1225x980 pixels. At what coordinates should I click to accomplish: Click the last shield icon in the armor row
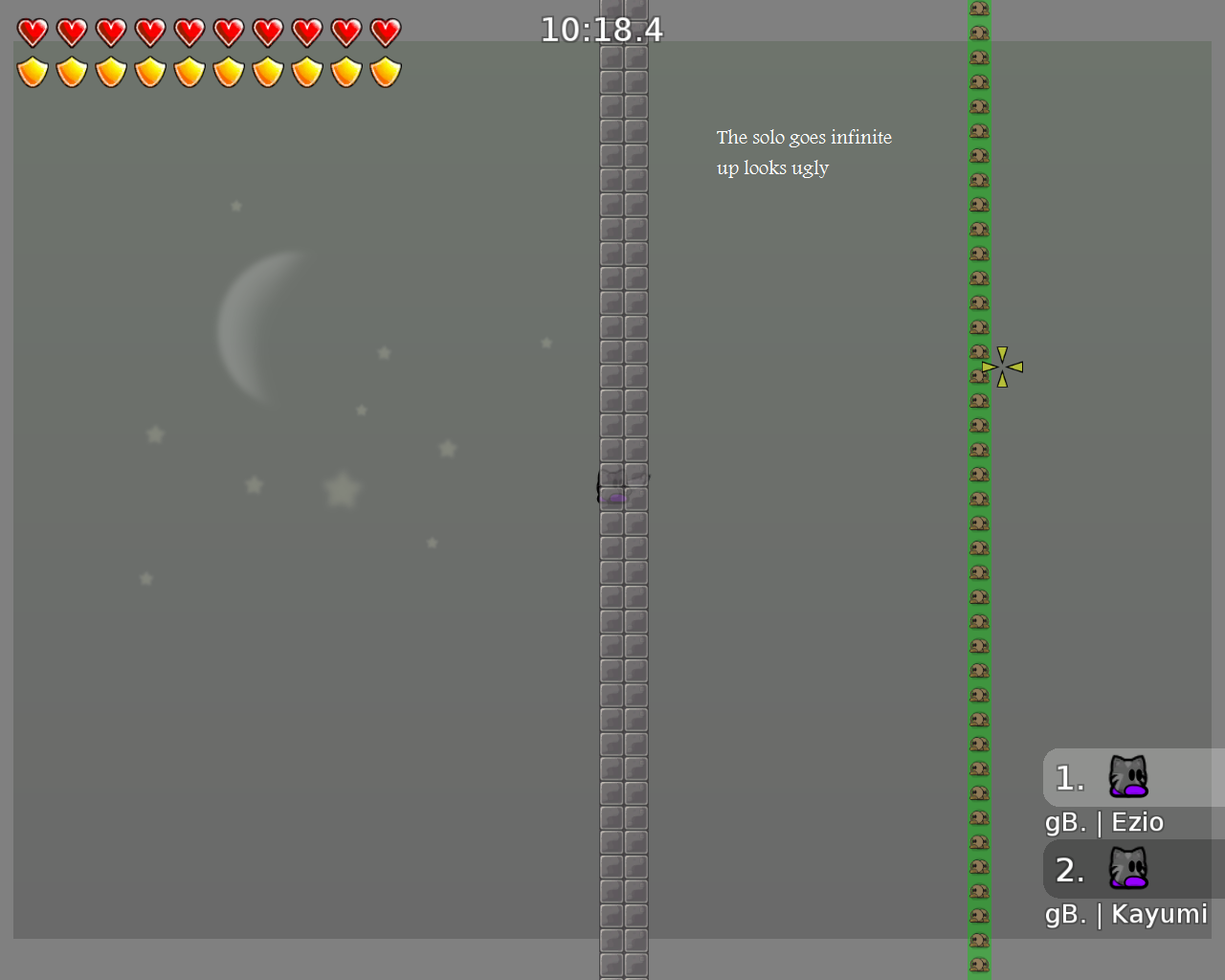point(385,72)
